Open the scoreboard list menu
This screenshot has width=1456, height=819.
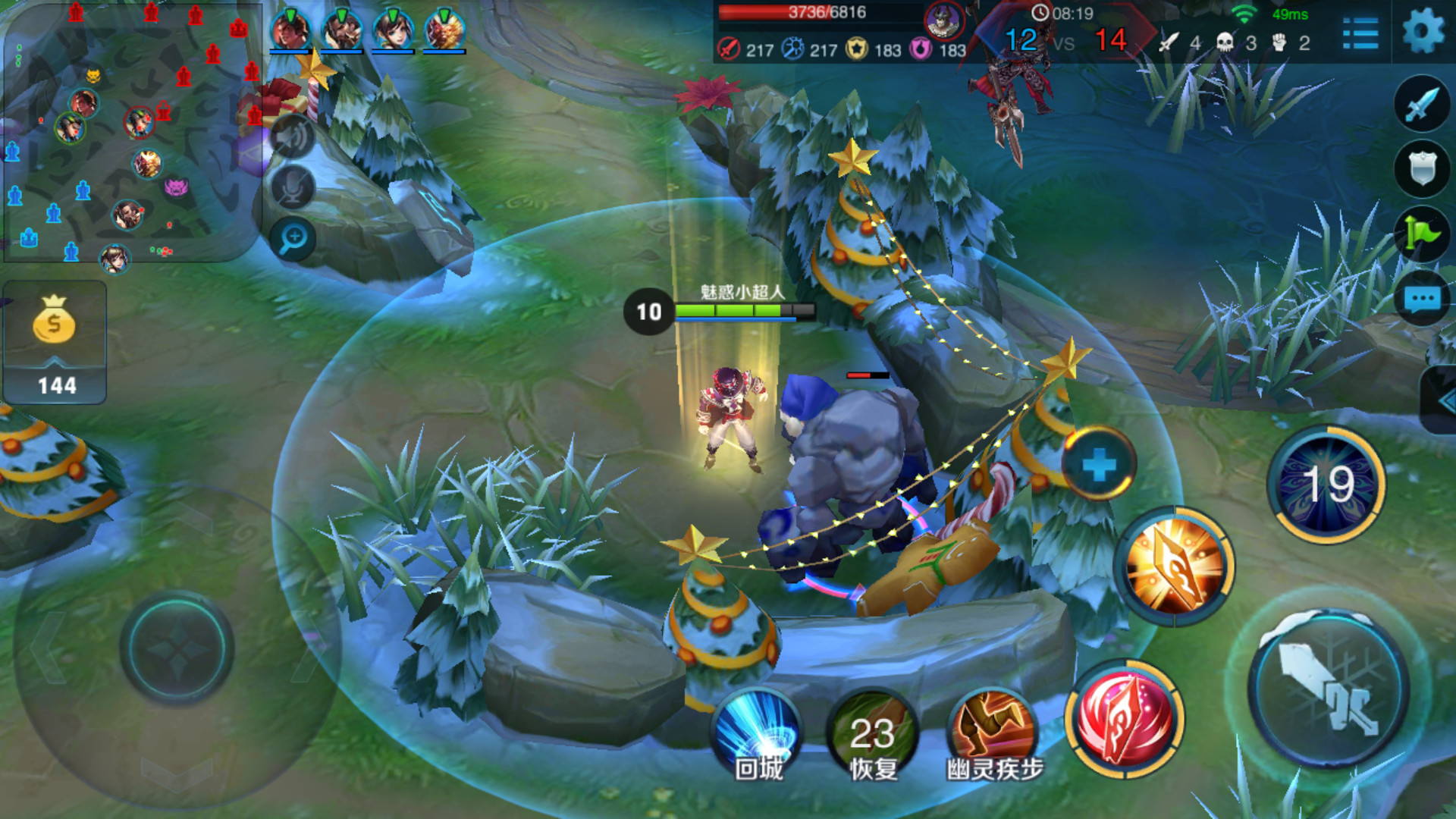pos(1360,33)
